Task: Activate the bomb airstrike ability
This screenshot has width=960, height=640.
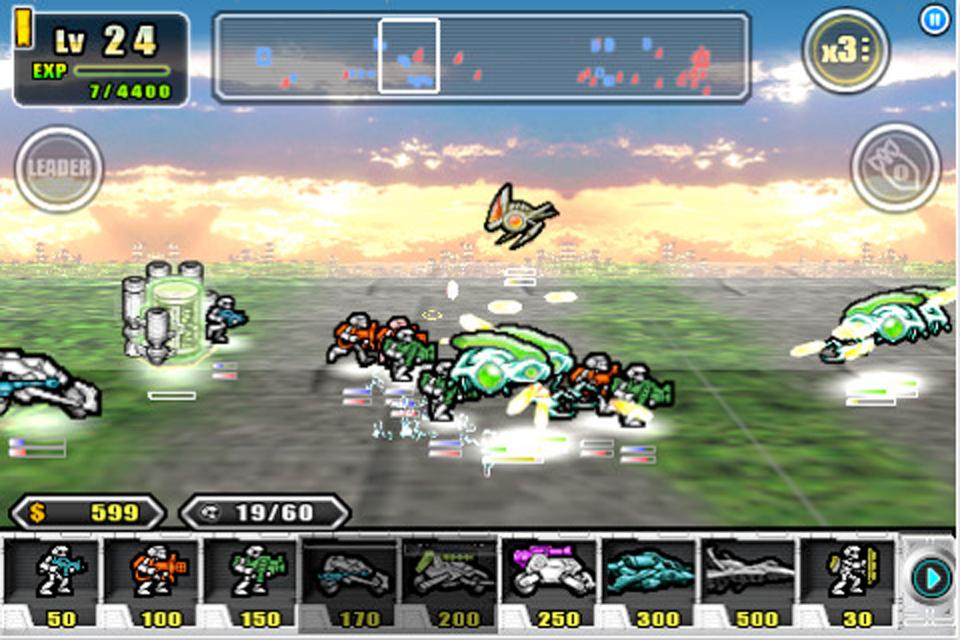Action: click(895, 168)
